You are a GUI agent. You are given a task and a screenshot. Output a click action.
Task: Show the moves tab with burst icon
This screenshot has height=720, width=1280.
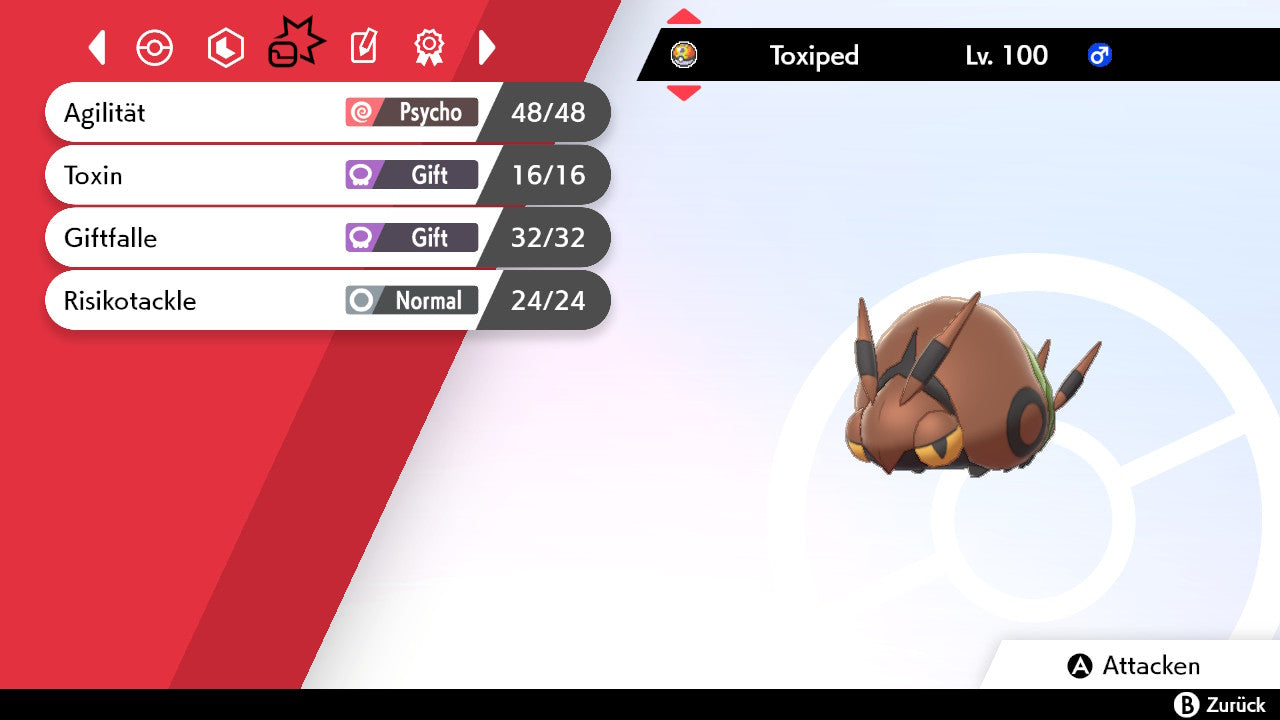[x=296, y=45]
